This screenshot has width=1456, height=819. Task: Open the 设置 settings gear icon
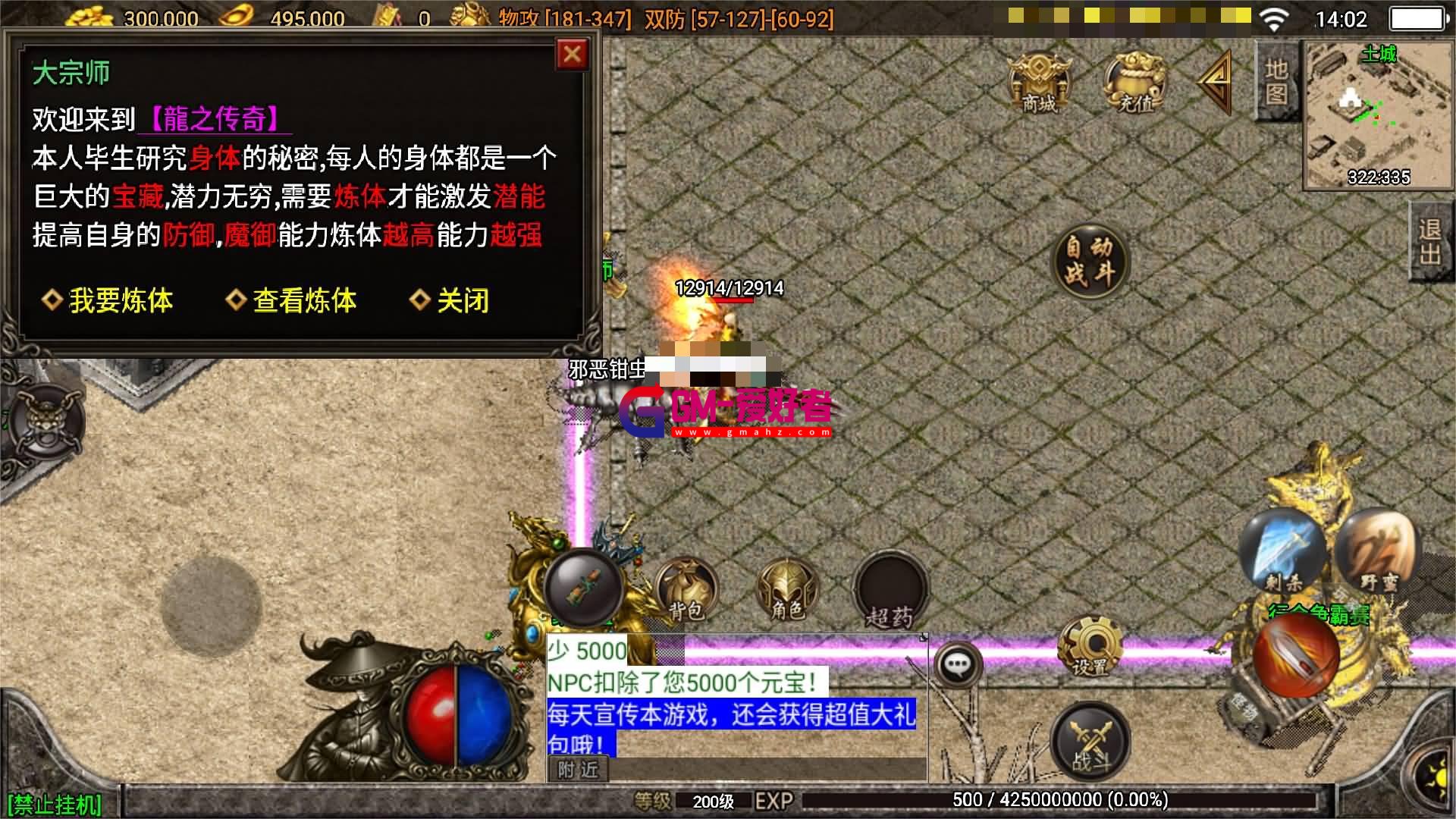pos(1092,648)
